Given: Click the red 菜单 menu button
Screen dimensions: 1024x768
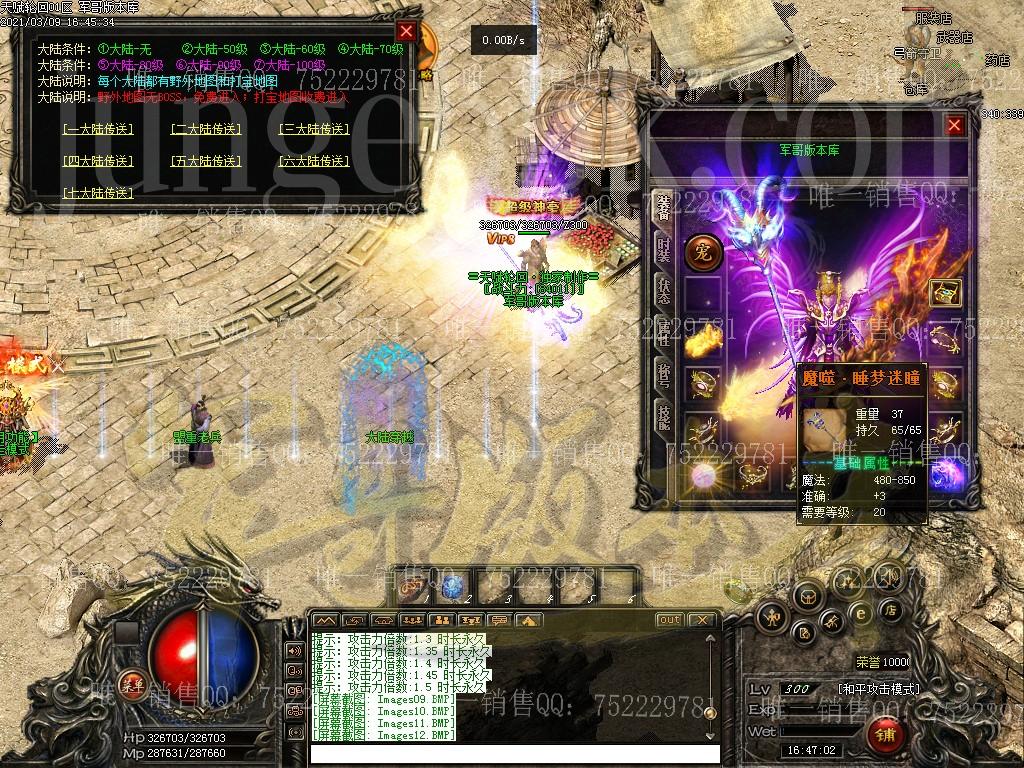Looking at the screenshot, I should (130, 685).
